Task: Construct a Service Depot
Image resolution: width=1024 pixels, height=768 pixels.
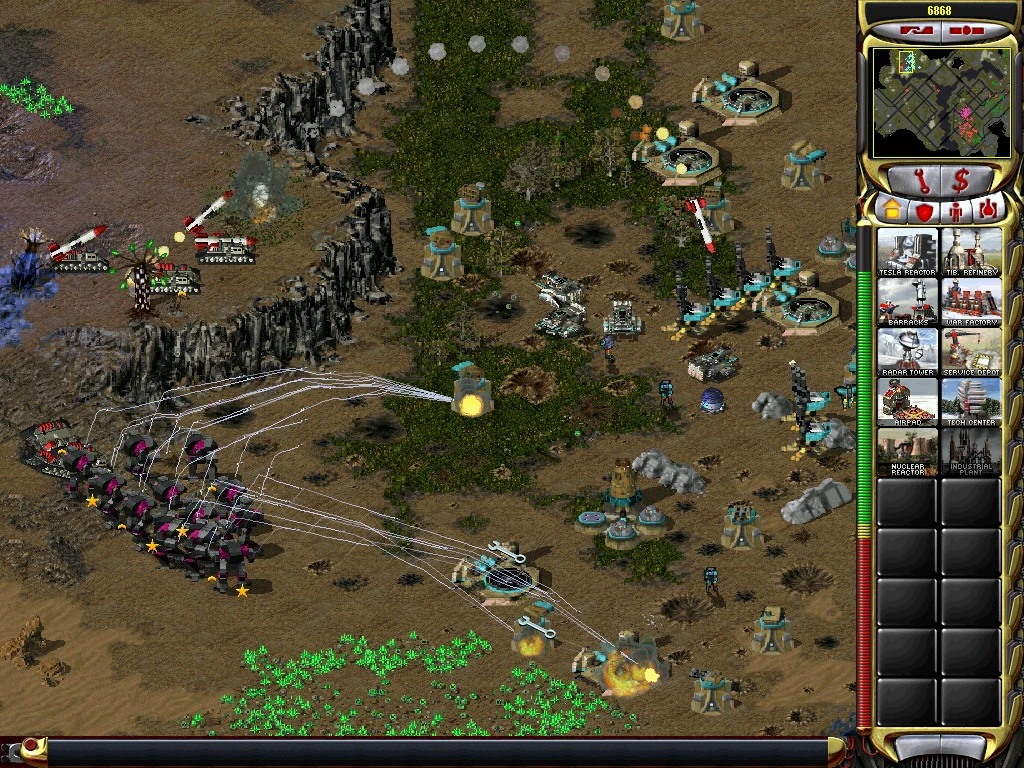Action: point(971,352)
